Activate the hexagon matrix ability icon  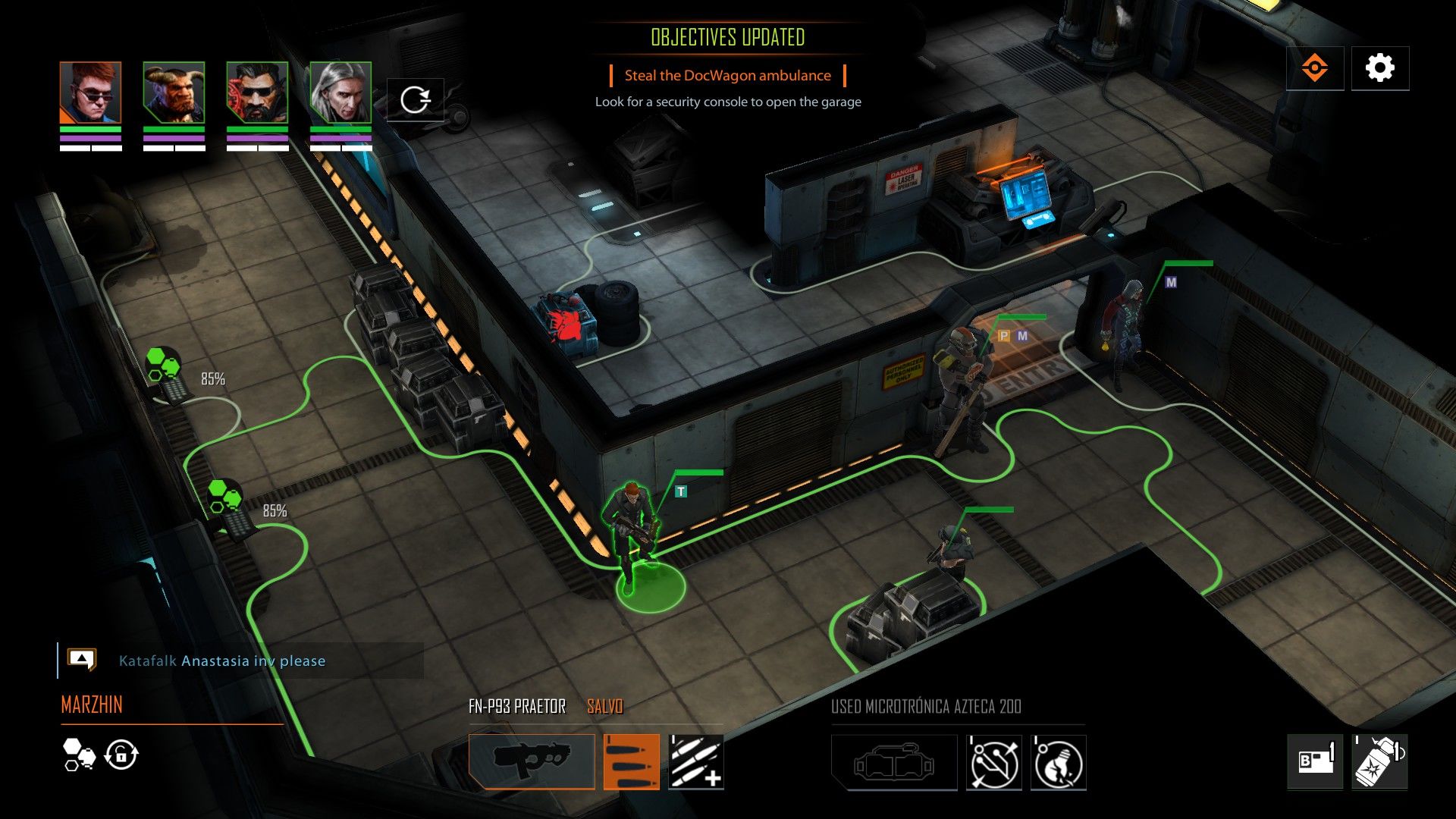[x=79, y=755]
